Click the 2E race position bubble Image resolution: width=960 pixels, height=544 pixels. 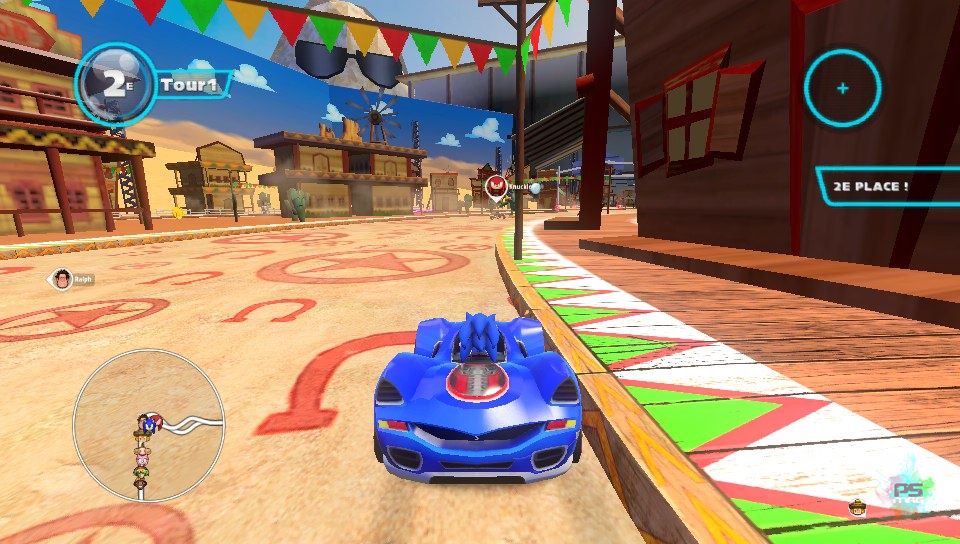click(x=115, y=84)
